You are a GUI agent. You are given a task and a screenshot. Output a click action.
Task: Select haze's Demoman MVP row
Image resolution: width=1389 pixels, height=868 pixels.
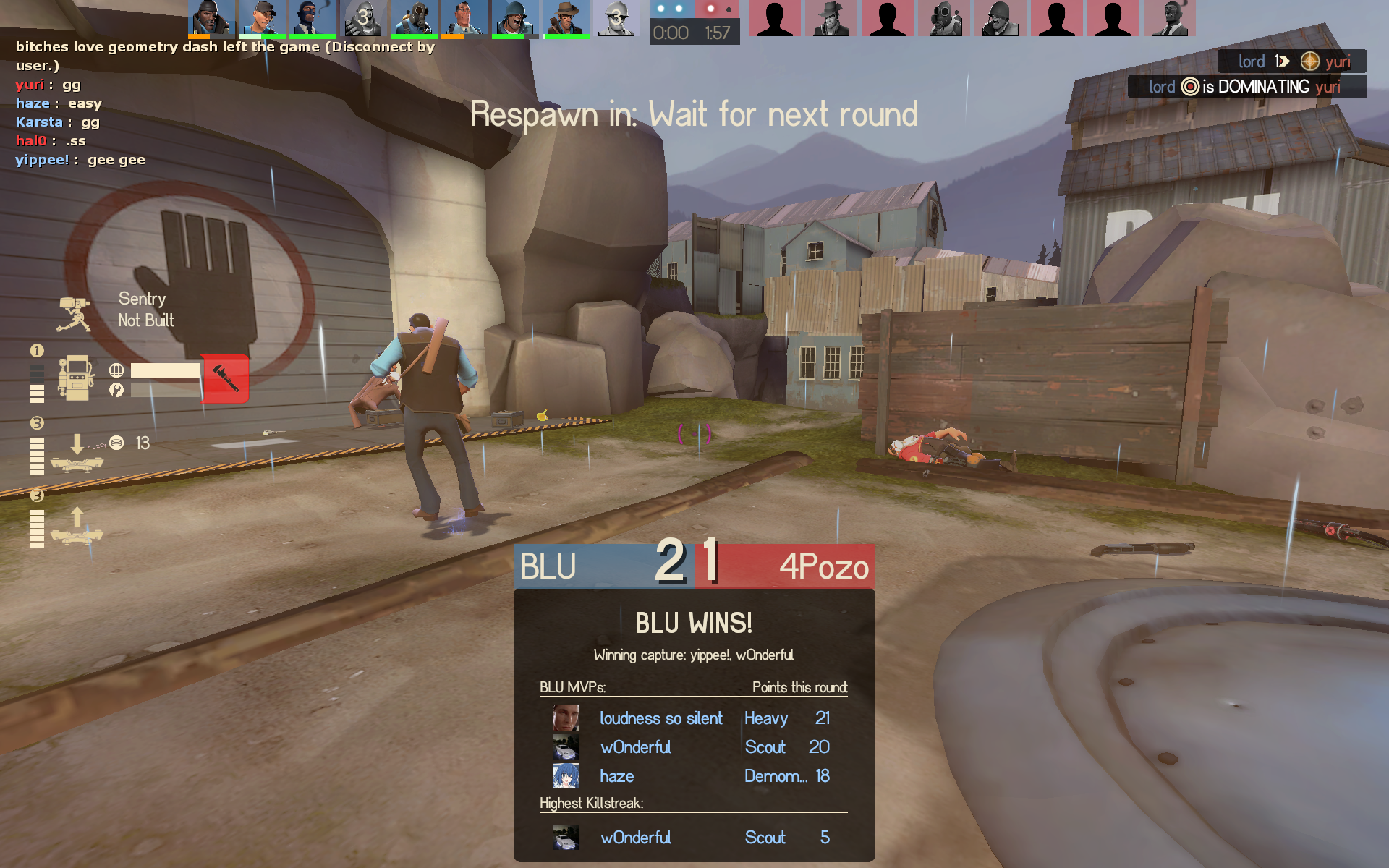[693, 776]
